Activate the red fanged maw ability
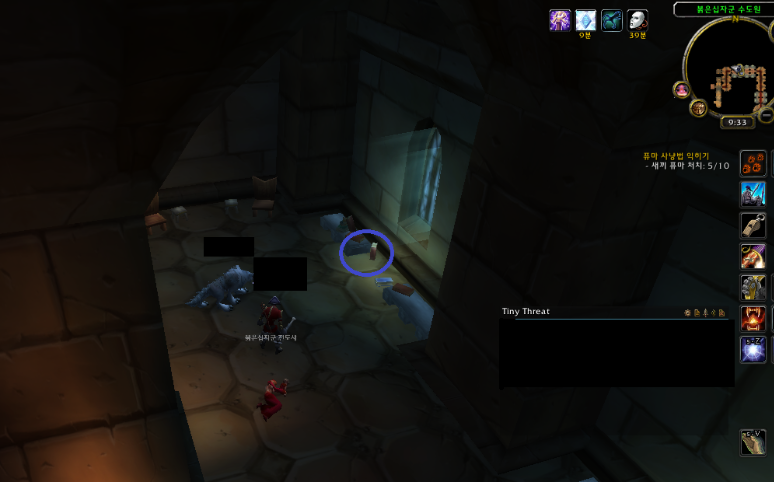The image size is (774, 482). click(753, 318)
